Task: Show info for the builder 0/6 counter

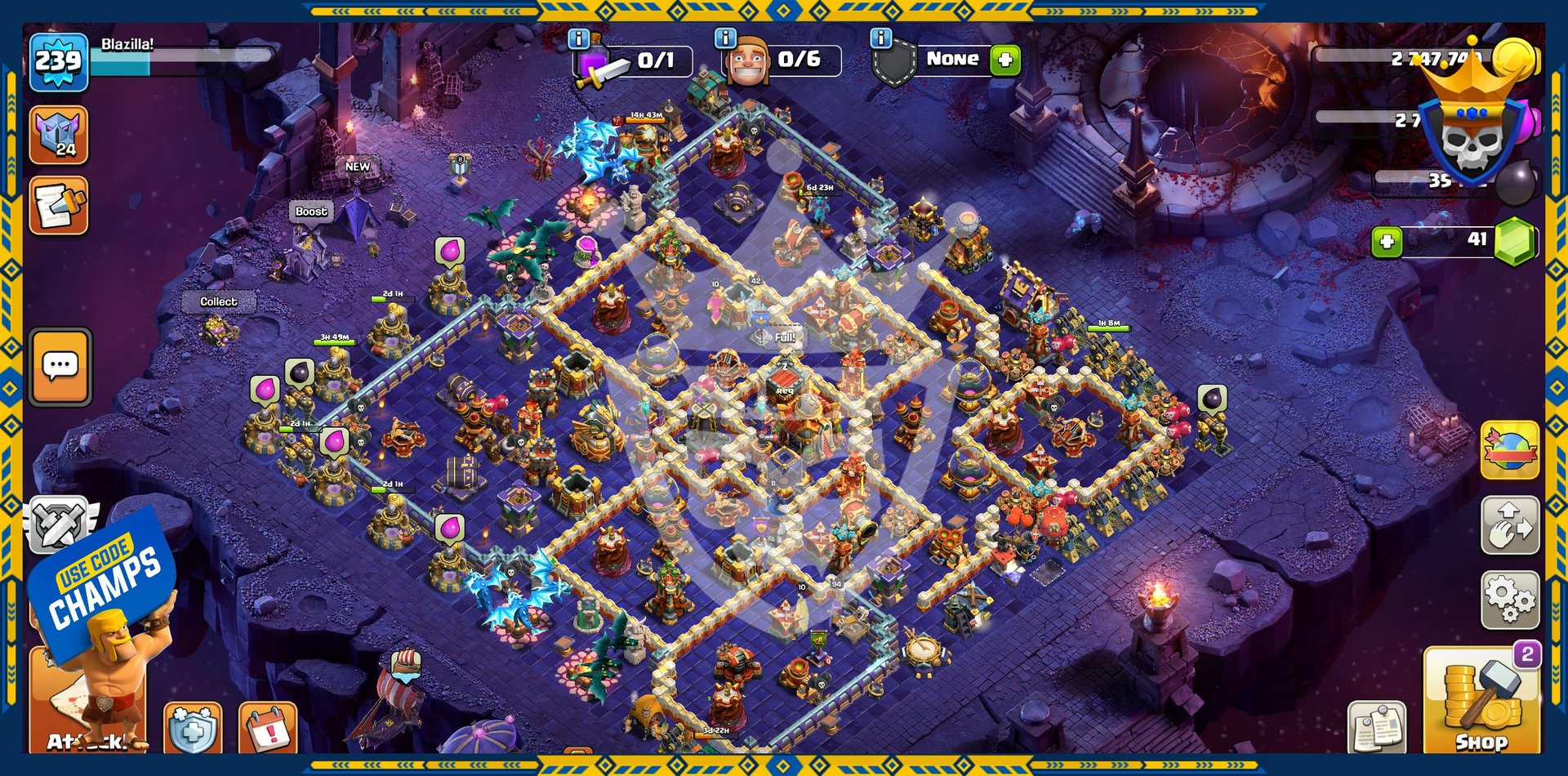Action: pyautogui.click(x=725, y=38)
